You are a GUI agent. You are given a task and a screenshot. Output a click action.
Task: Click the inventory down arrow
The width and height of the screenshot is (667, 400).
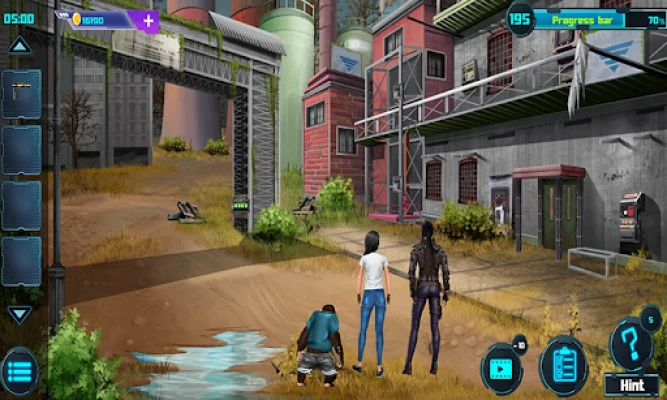click(x=20, y=314)
